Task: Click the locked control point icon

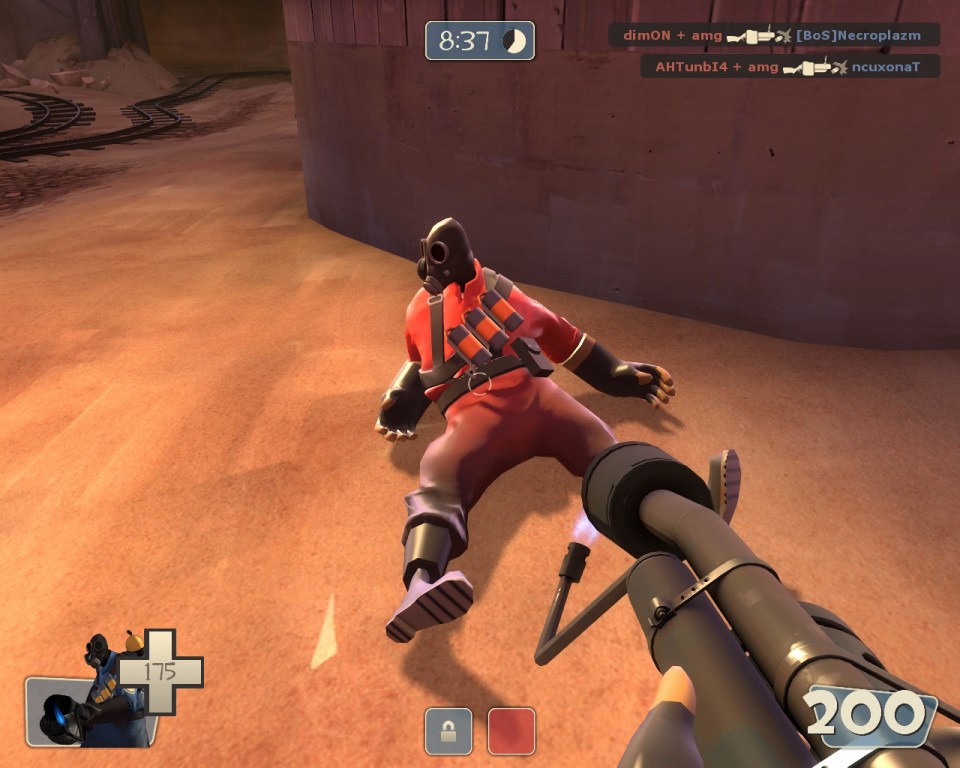Action: tap(448, 731)
